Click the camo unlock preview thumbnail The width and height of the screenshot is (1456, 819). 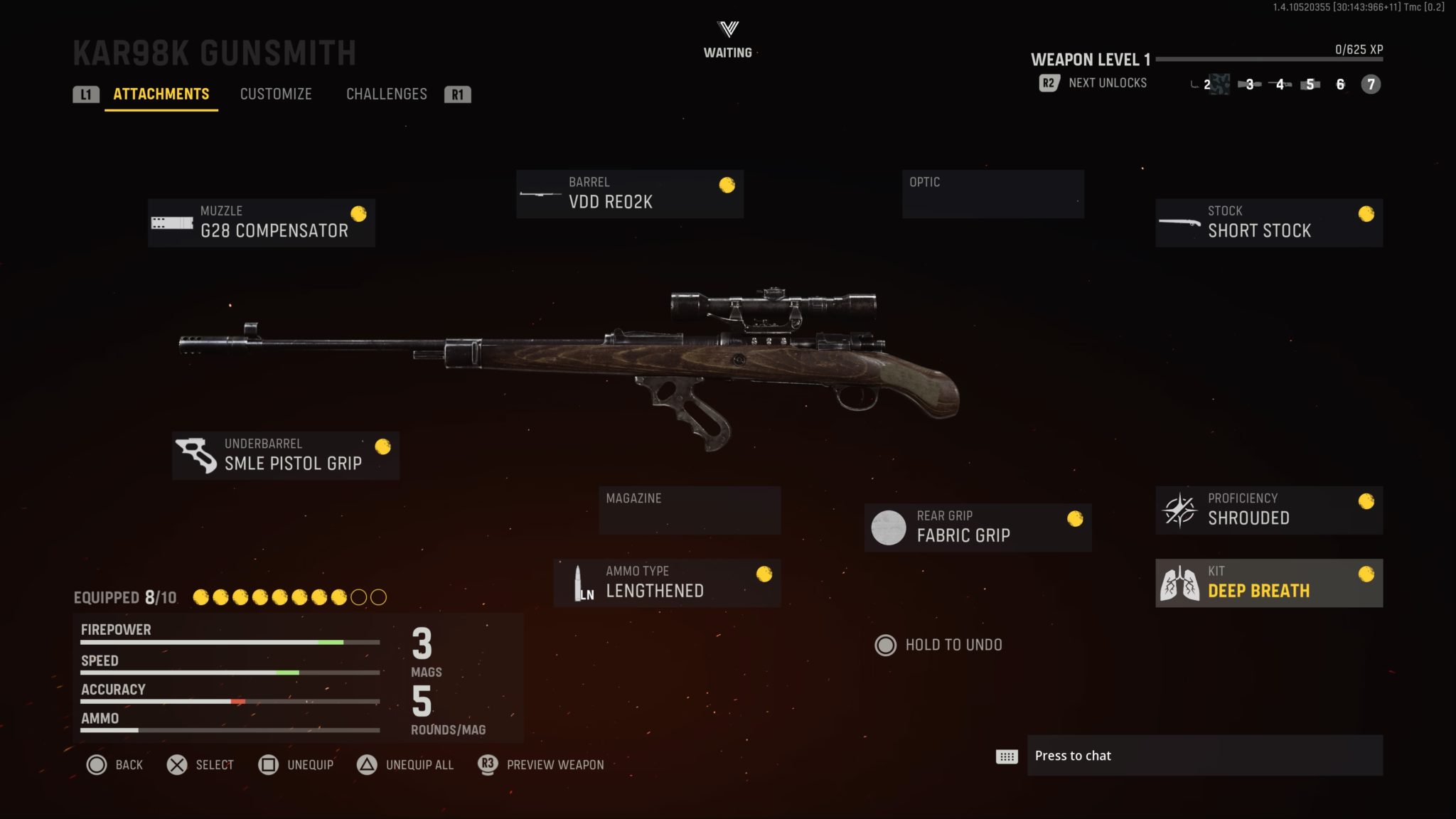click(x=1219, y=84)
